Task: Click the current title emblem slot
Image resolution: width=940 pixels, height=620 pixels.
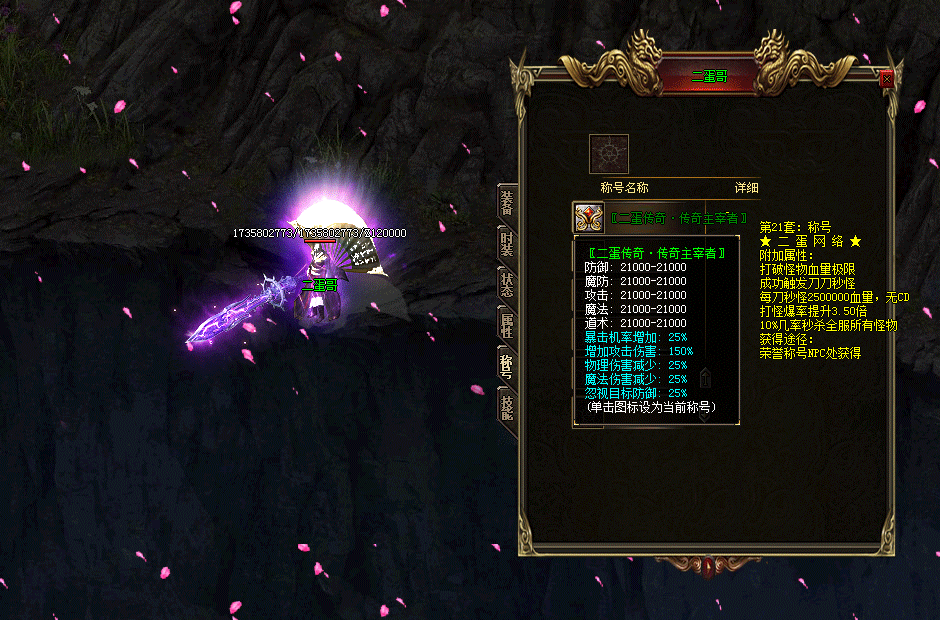Action: pyautogui.click(x=608, y=153)
